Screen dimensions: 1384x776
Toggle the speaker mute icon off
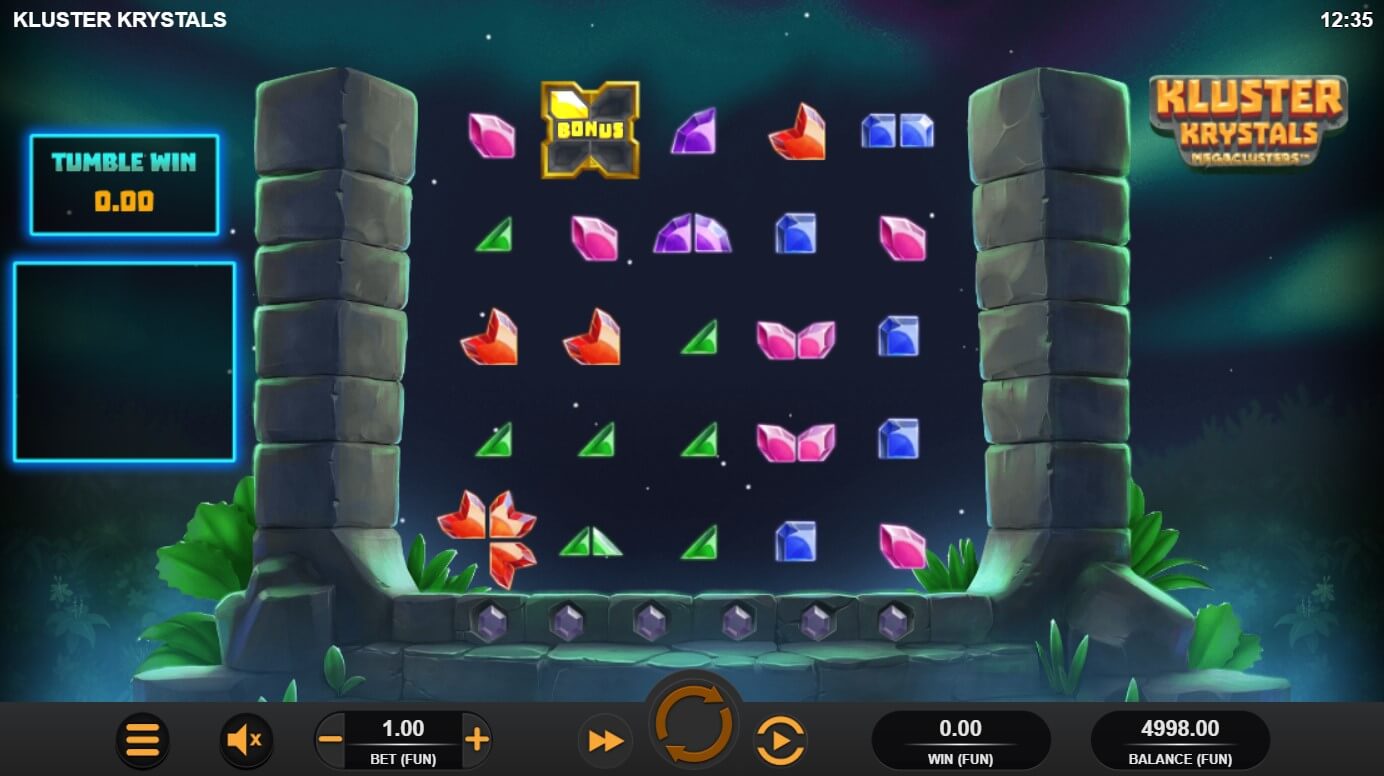click(246, 739)
